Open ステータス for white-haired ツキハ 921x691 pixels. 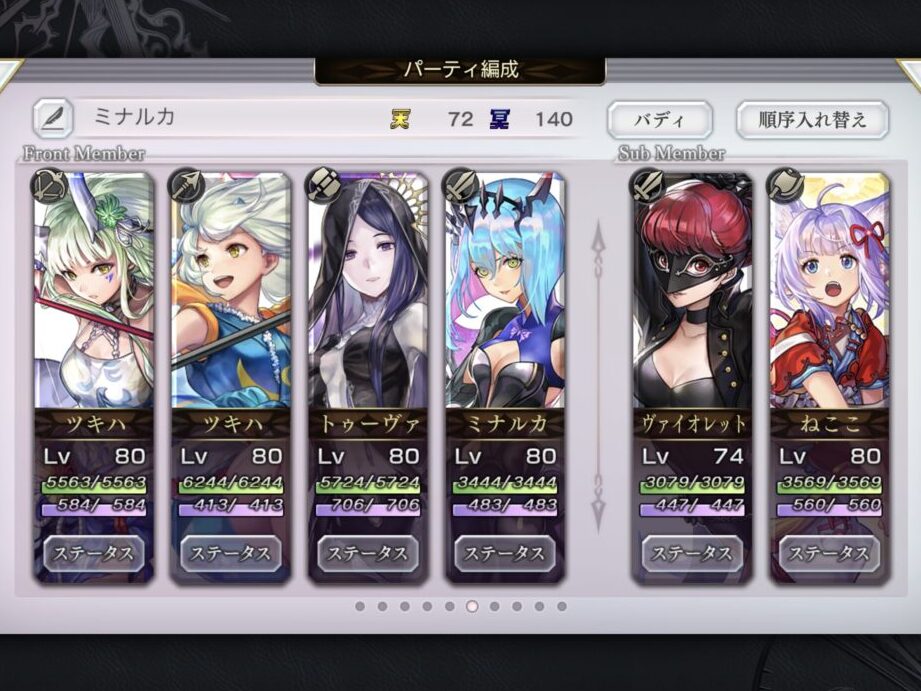231,553
